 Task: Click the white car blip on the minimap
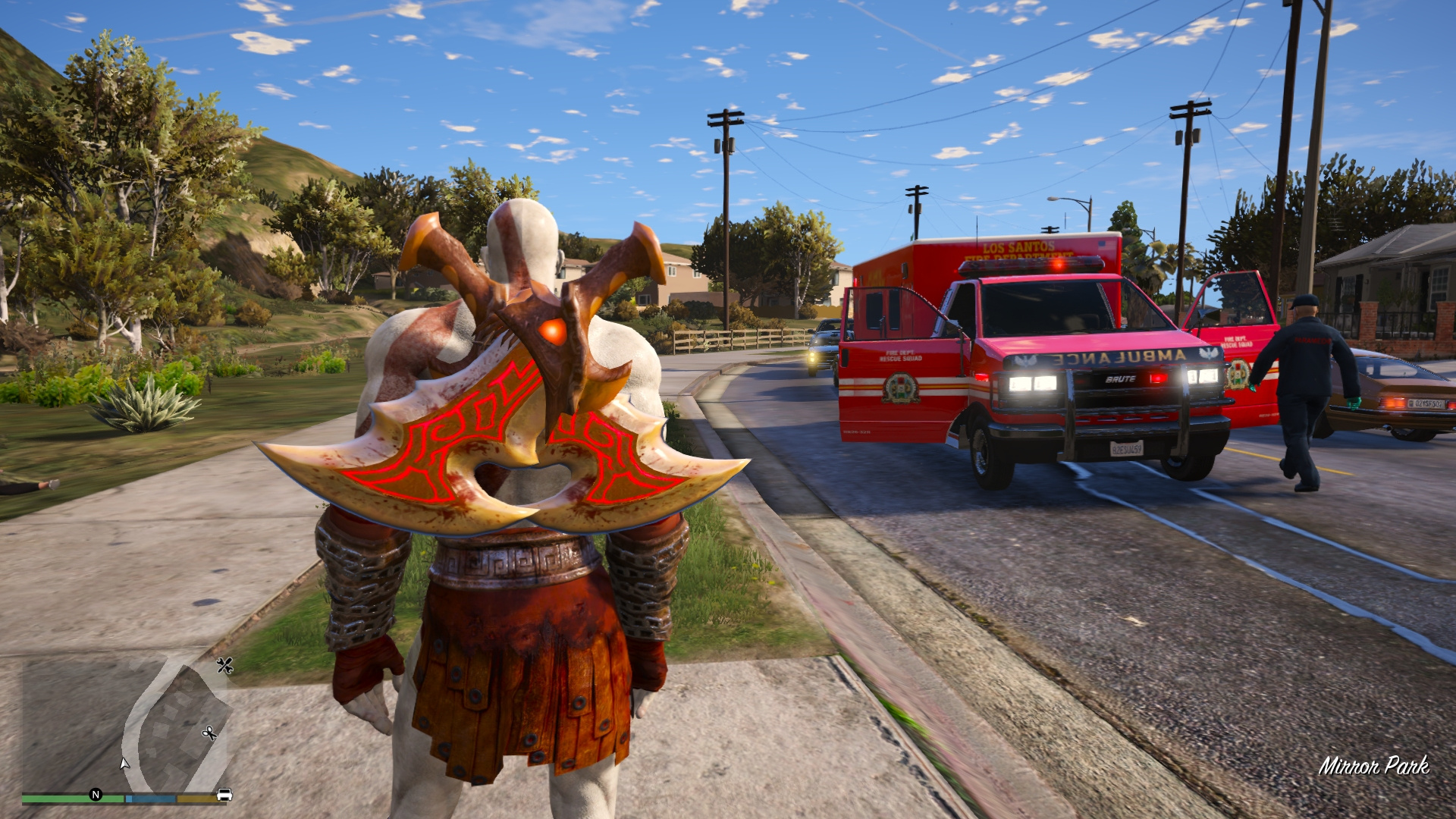(x=224, y=795)
